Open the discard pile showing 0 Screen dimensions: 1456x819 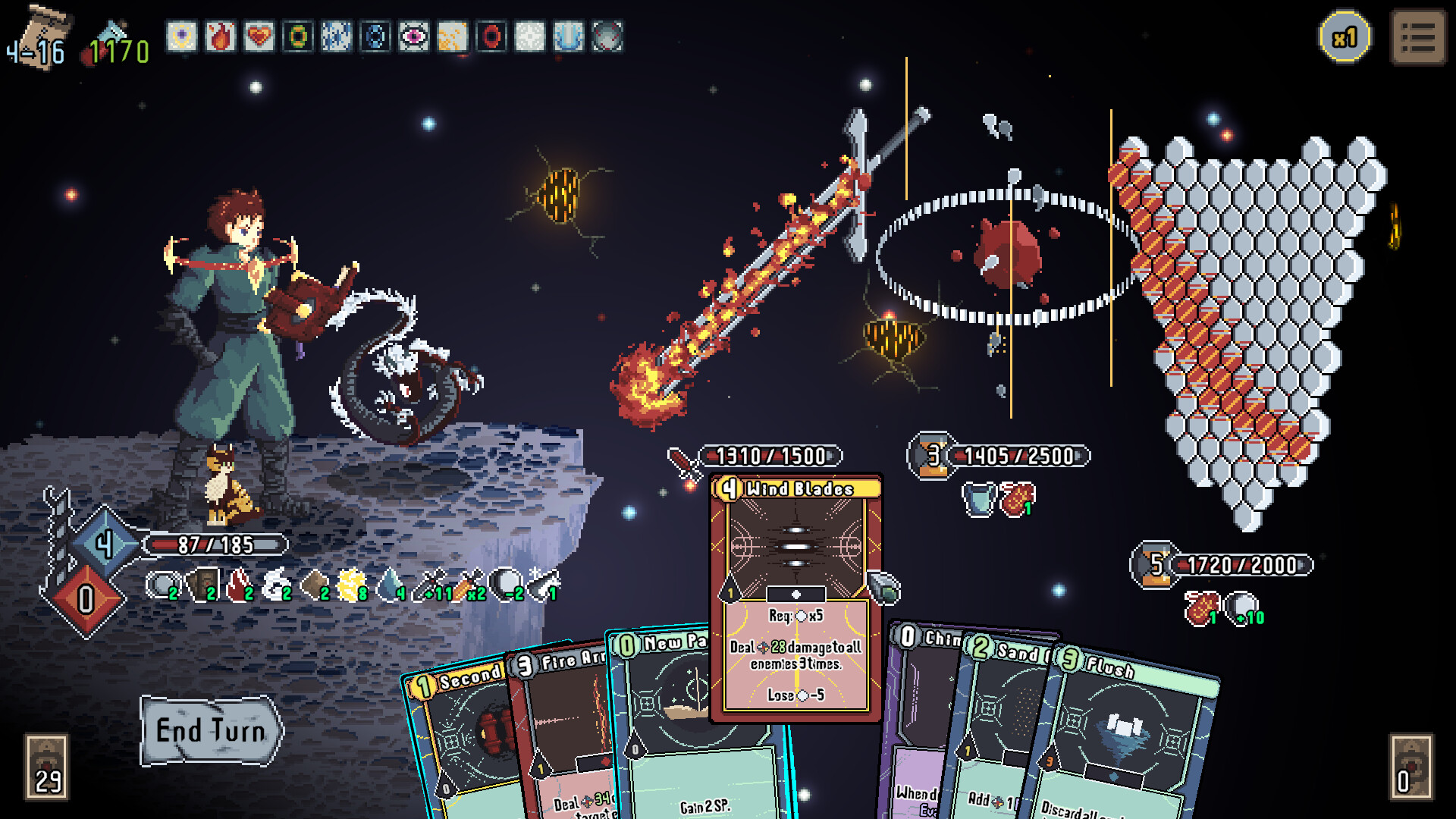click(1410, 767)
